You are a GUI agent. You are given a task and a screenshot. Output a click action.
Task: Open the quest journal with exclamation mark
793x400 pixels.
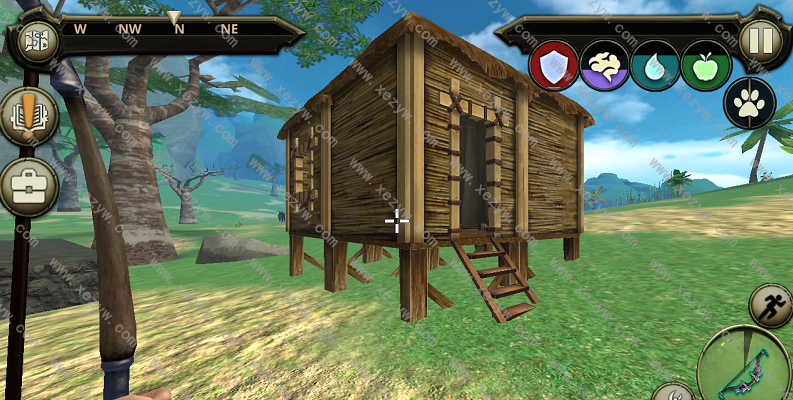point(28,117)
